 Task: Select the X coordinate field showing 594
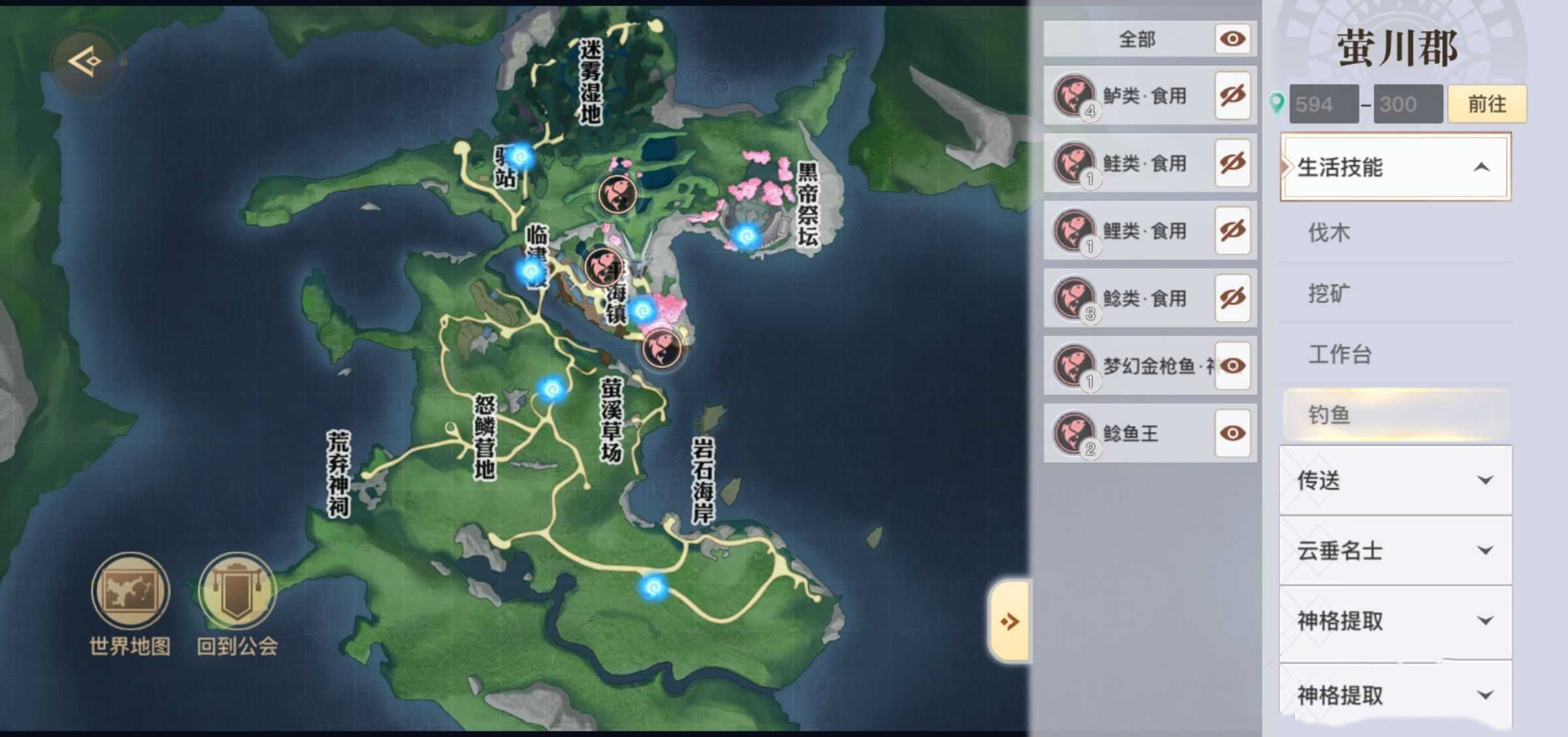[1324, 104]
